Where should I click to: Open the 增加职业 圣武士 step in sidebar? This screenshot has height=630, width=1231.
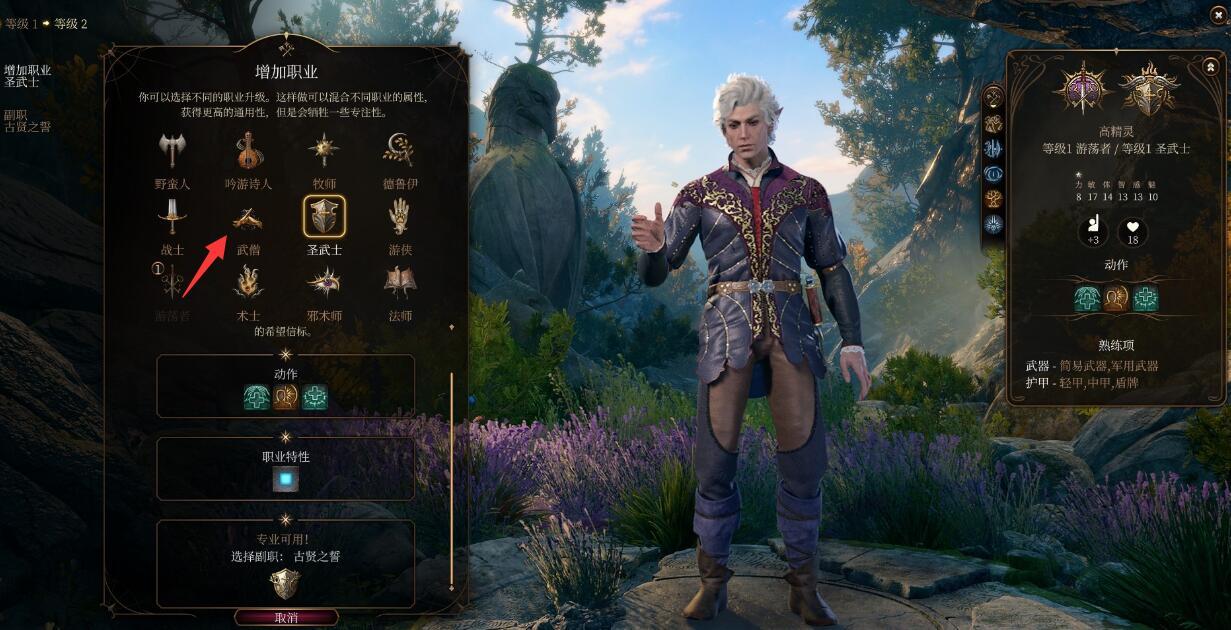(27, 76)
